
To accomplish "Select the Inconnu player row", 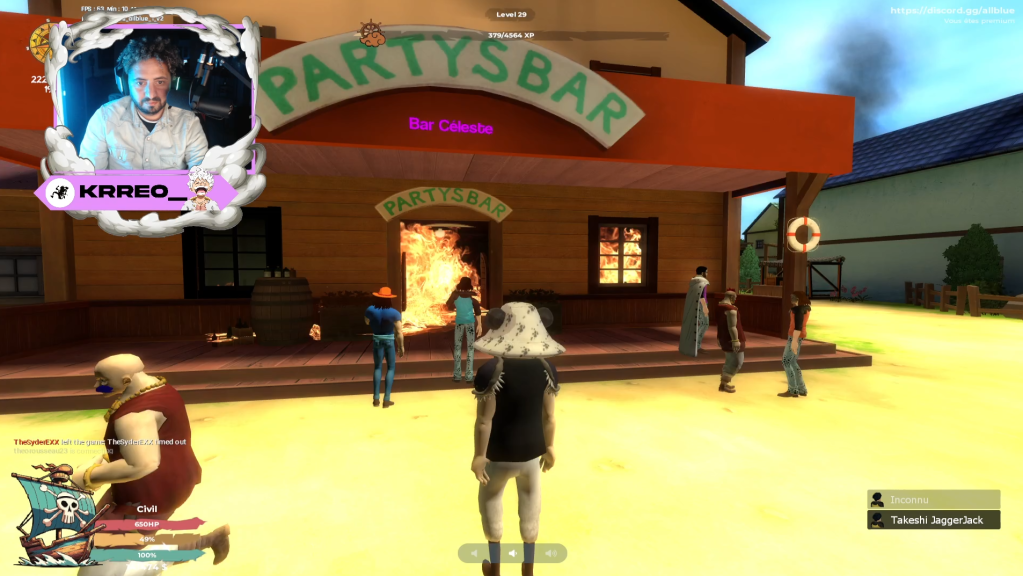I will [933, 499].
